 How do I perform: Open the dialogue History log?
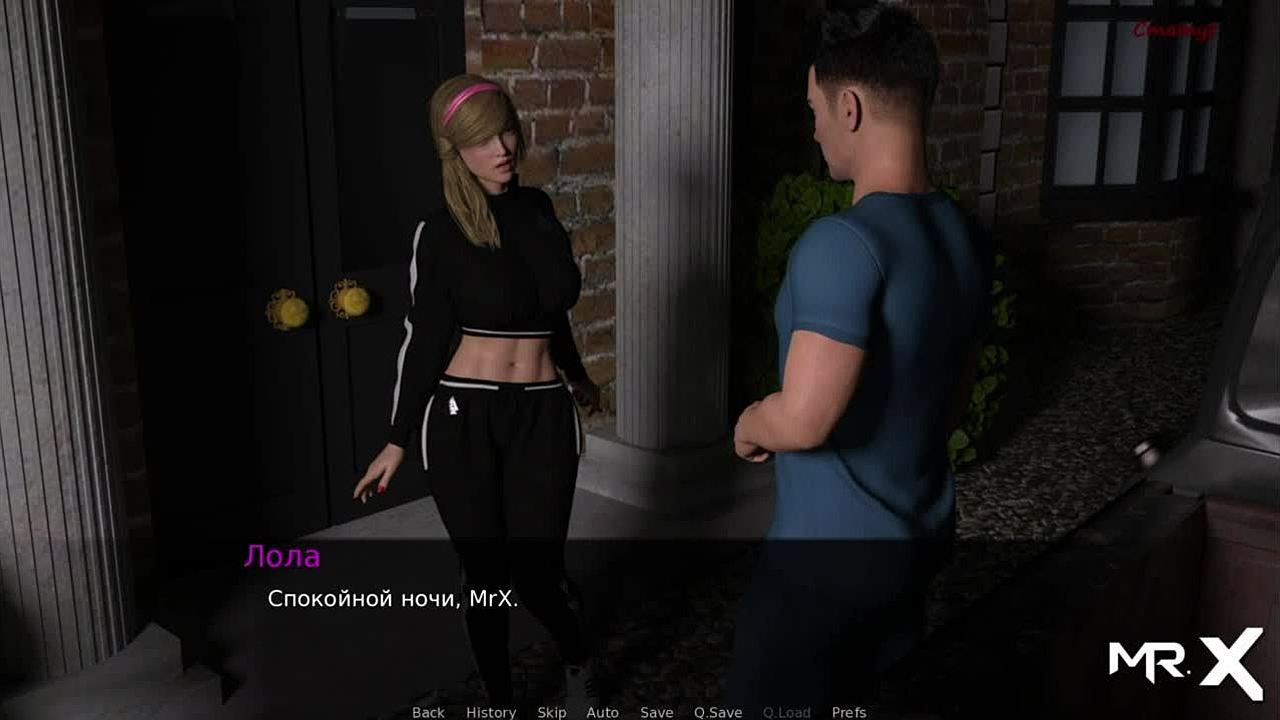coord(491,712)
